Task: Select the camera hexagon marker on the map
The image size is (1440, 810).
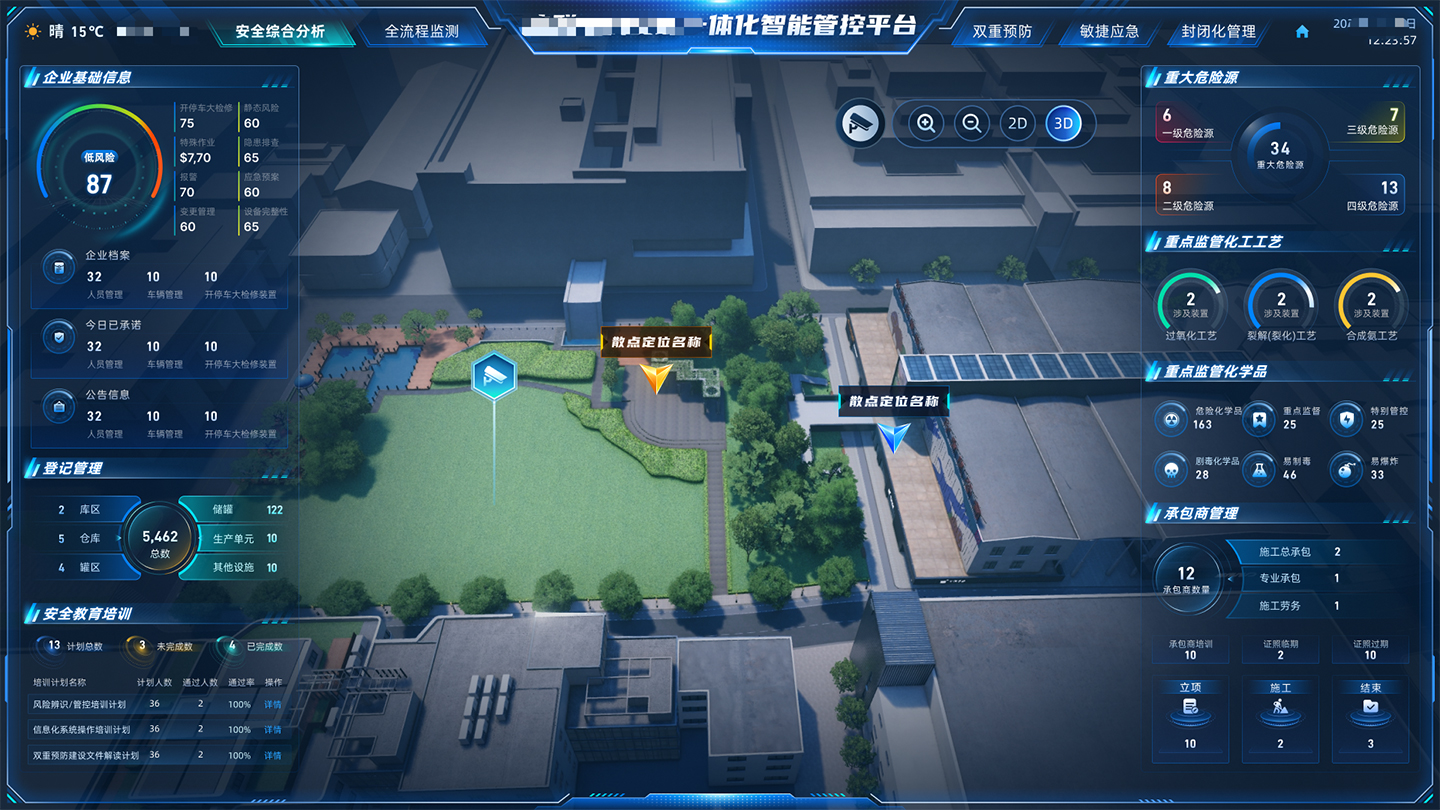Action: click(x=494, y=376)
